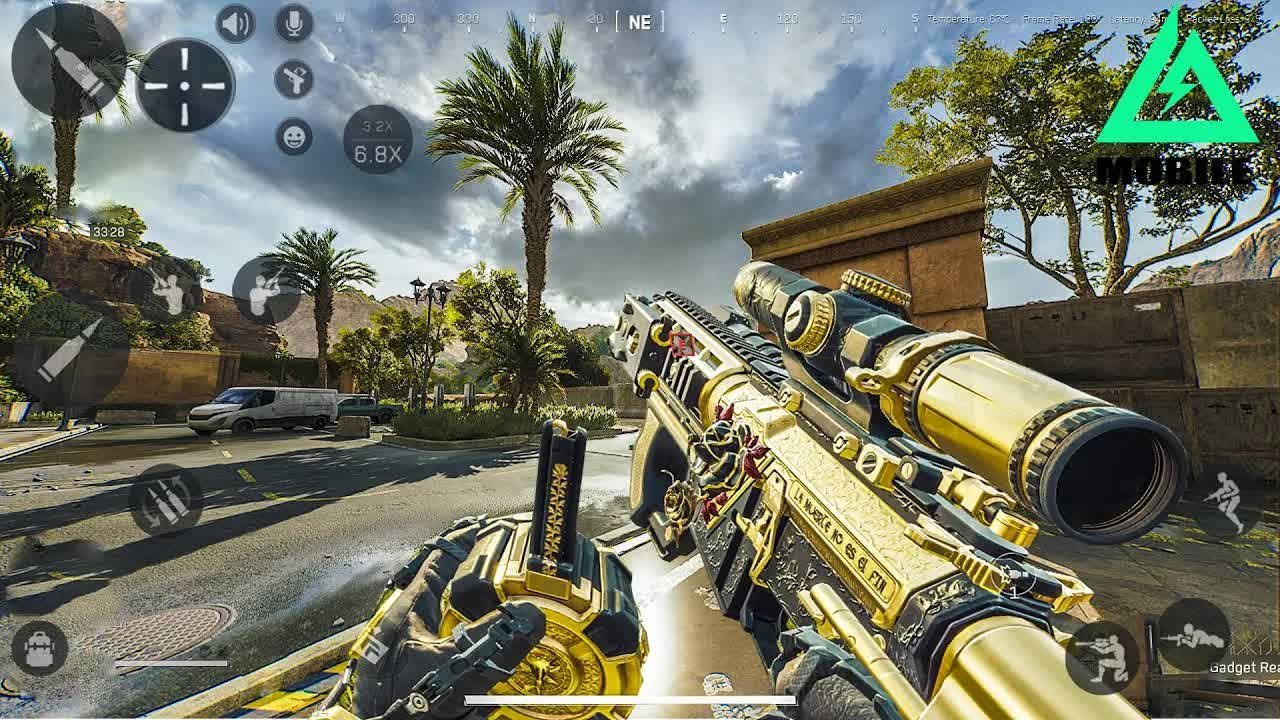Open the smiley face emote menu
1280x720 pixels.
click(294, 136)
